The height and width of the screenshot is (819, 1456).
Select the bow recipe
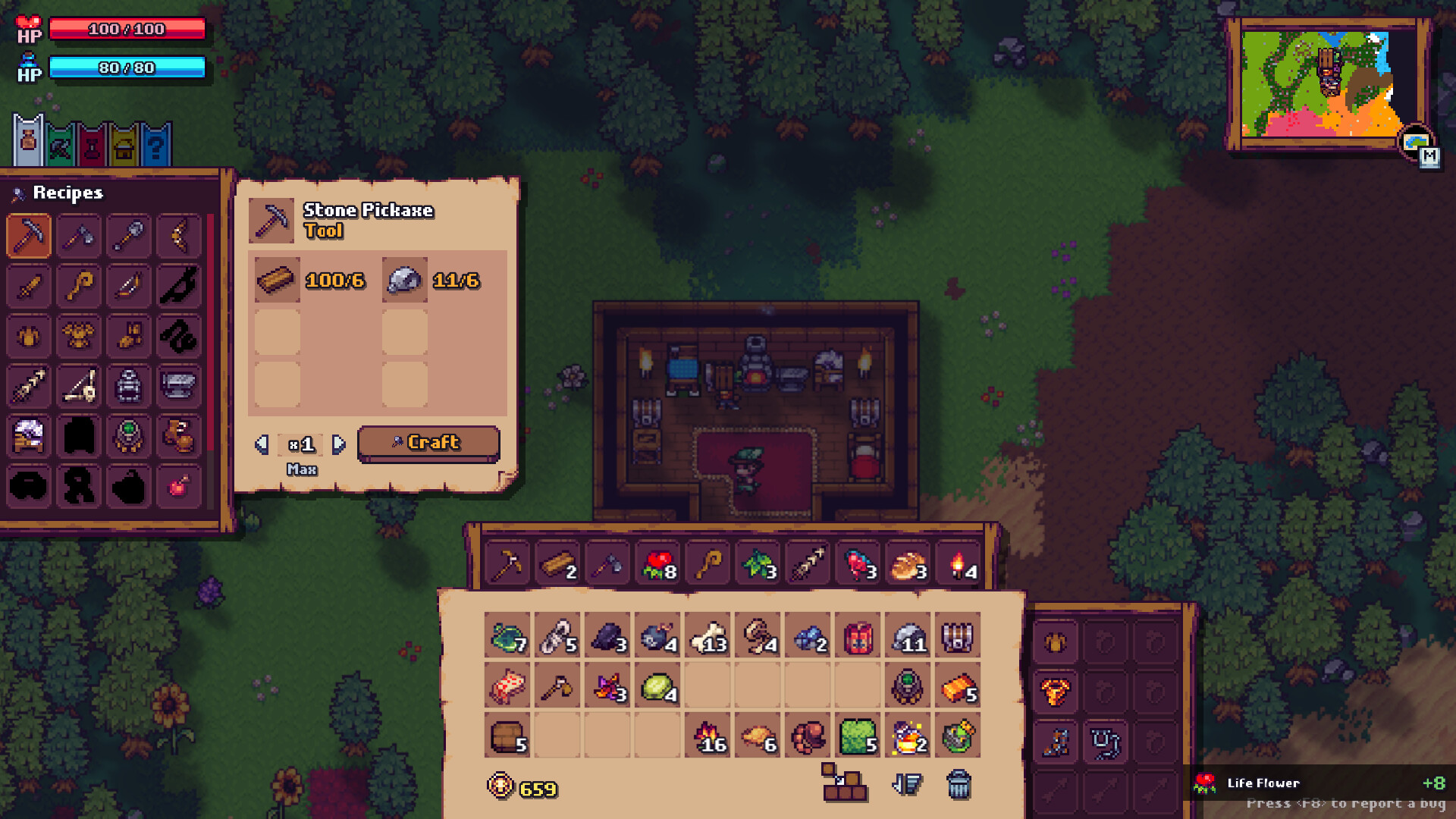point(129,286)
